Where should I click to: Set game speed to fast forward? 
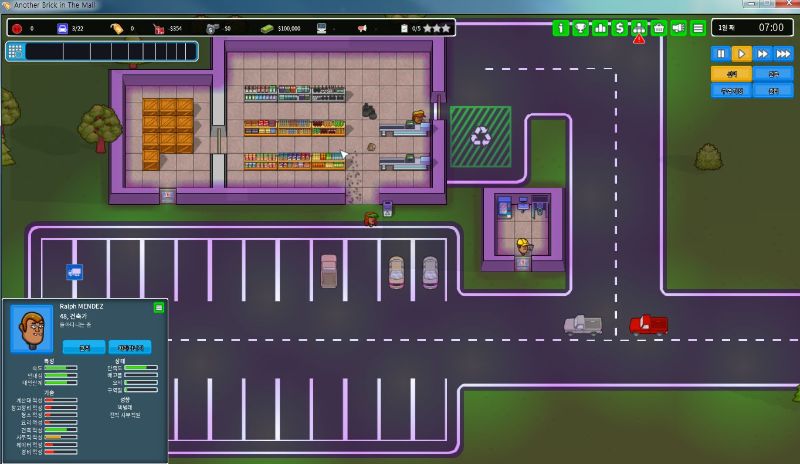tap(762, 54)
